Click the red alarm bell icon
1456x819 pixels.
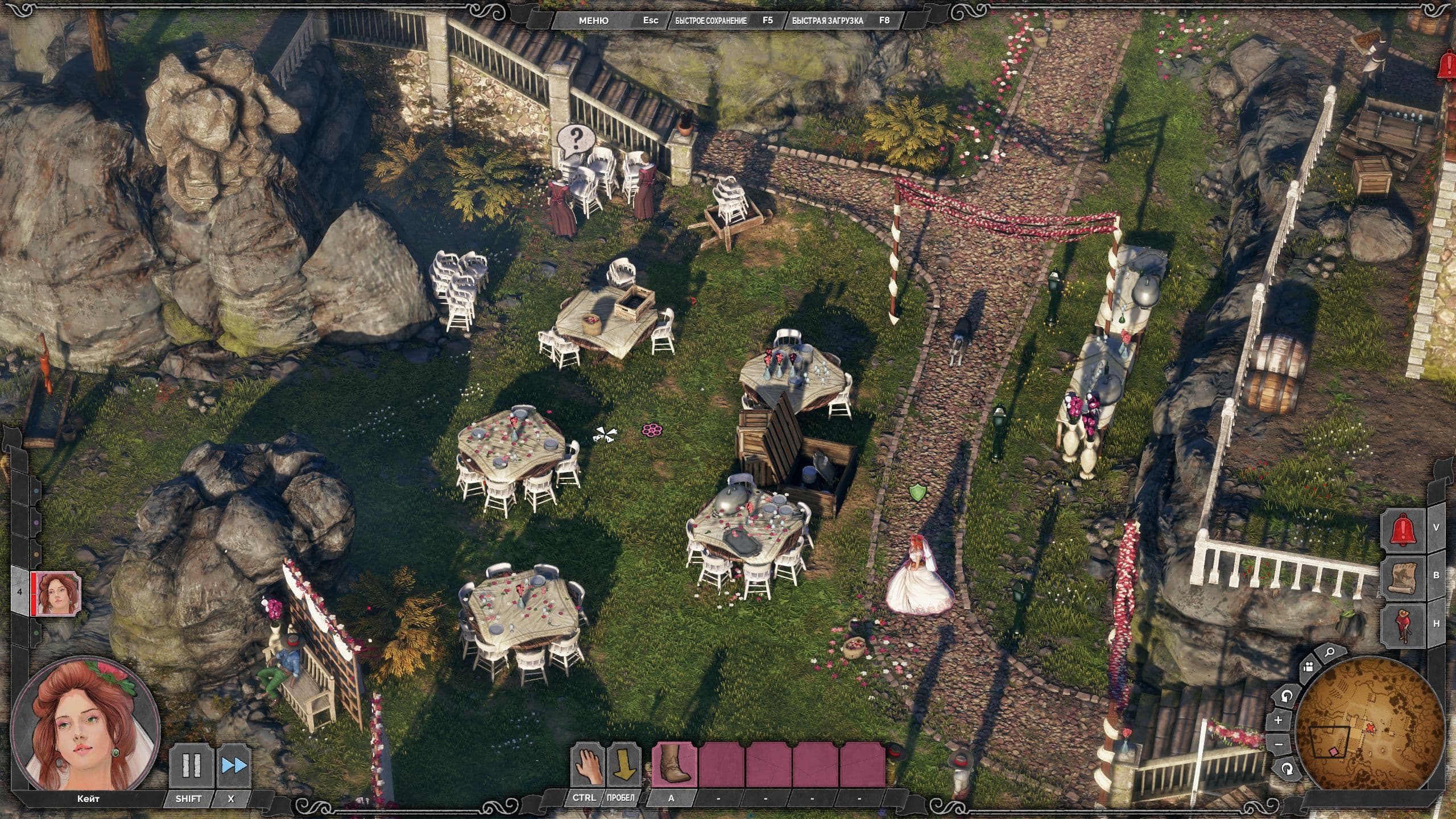(1404, 528)
